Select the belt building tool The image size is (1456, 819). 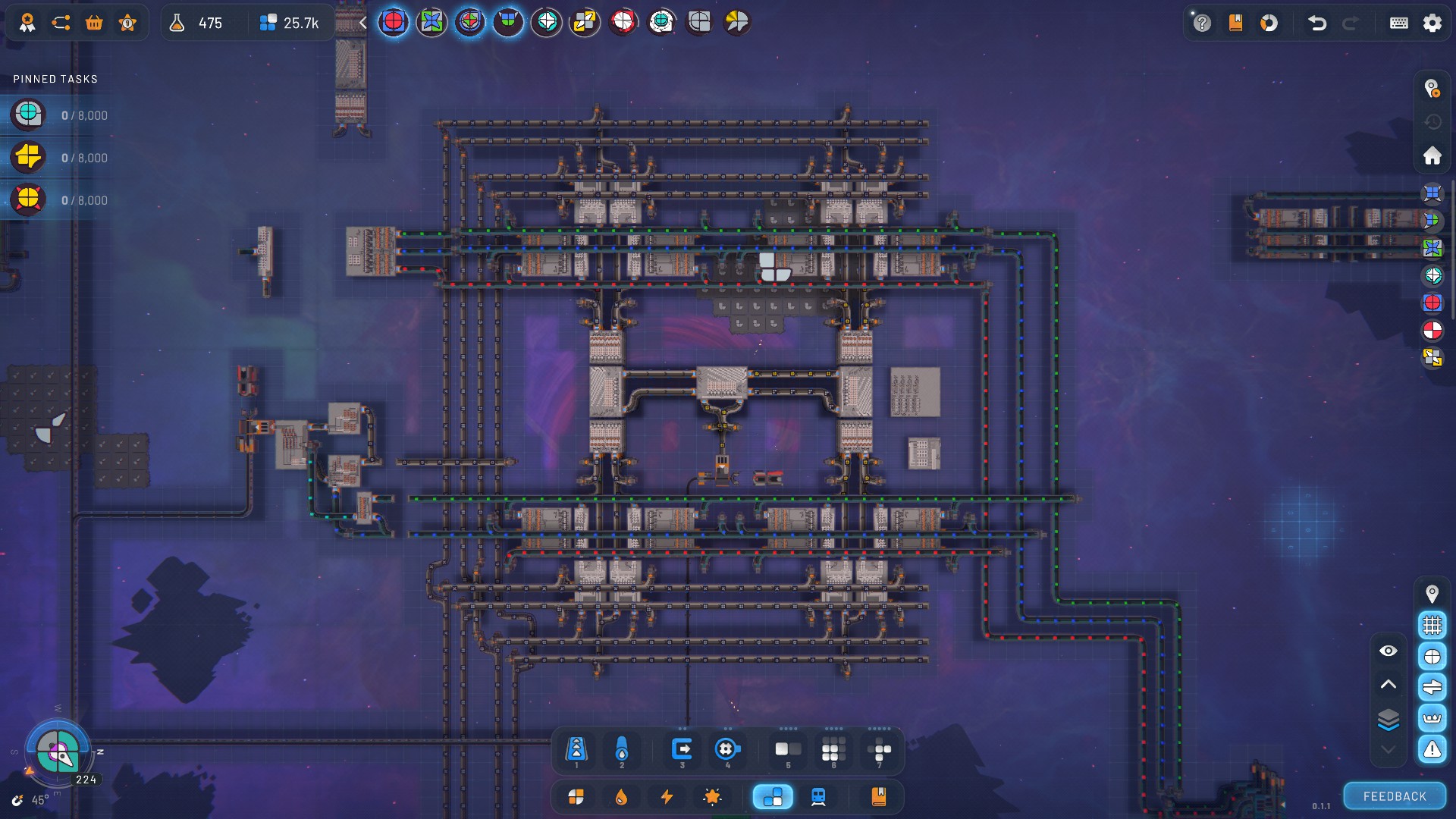(x=576, y=750)
